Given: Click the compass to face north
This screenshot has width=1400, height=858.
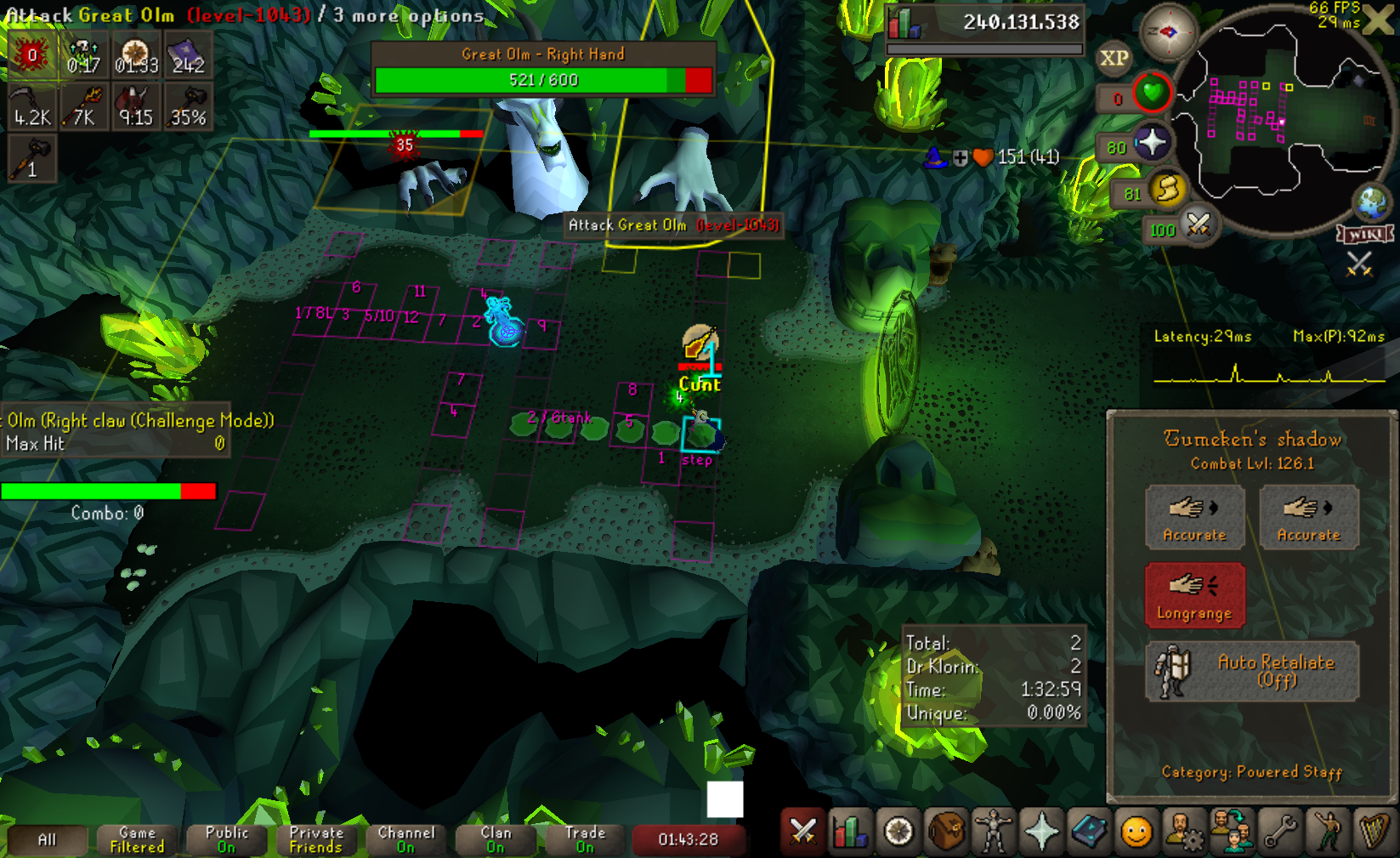Looking at the screenshot, I should [1168, 32].
